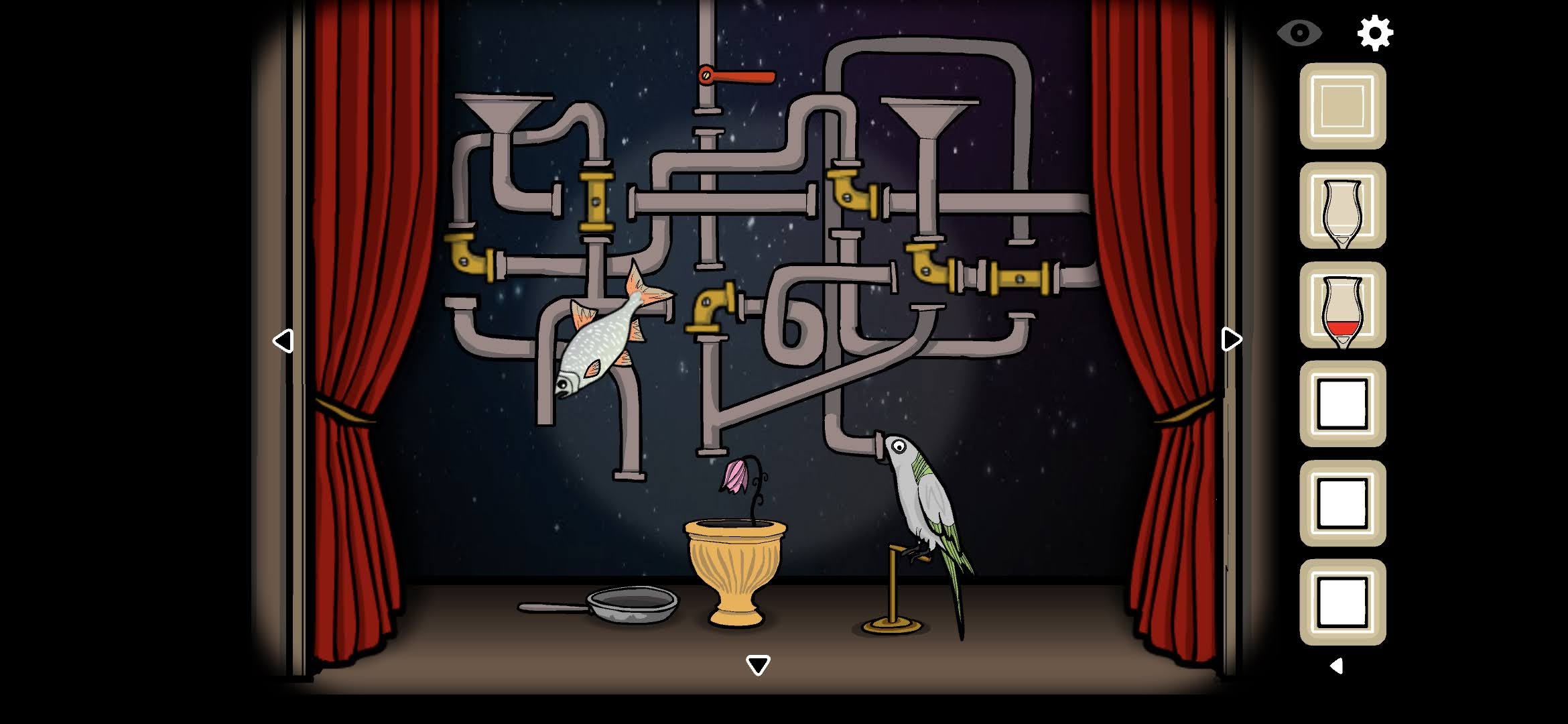The height and width of the screenshot is (724, 1568).
Task: Expand the left navigation arrow
Action: [x=284, y=341]
